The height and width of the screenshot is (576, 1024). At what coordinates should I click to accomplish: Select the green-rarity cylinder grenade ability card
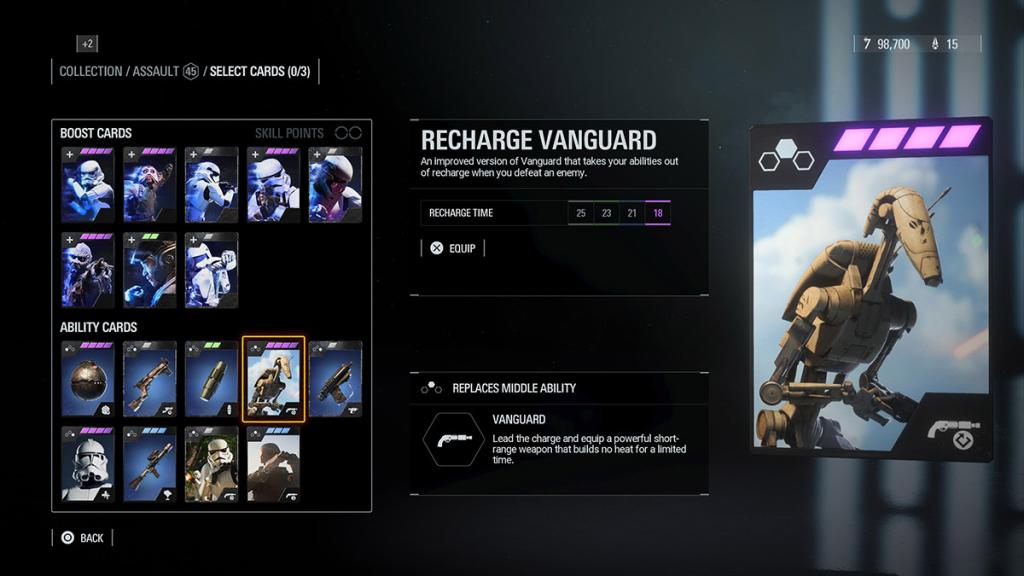point(212,379)
